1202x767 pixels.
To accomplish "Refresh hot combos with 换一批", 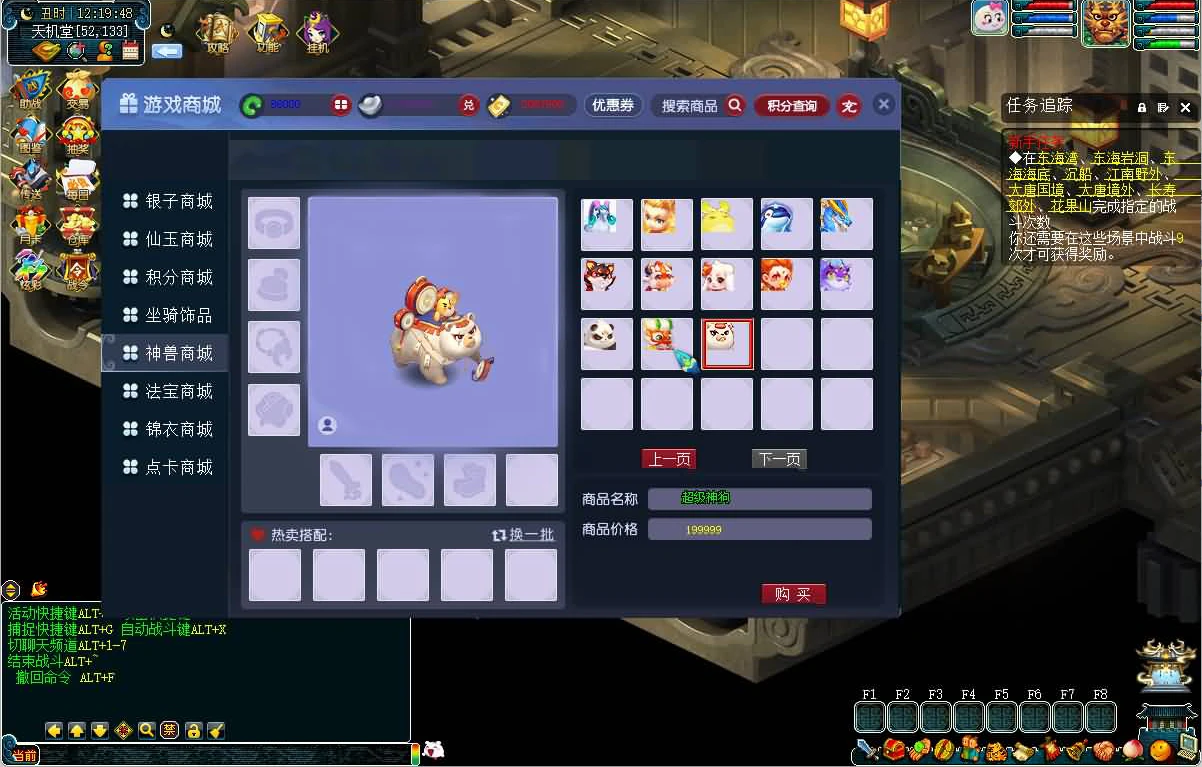I will click(x=524, y=535).
